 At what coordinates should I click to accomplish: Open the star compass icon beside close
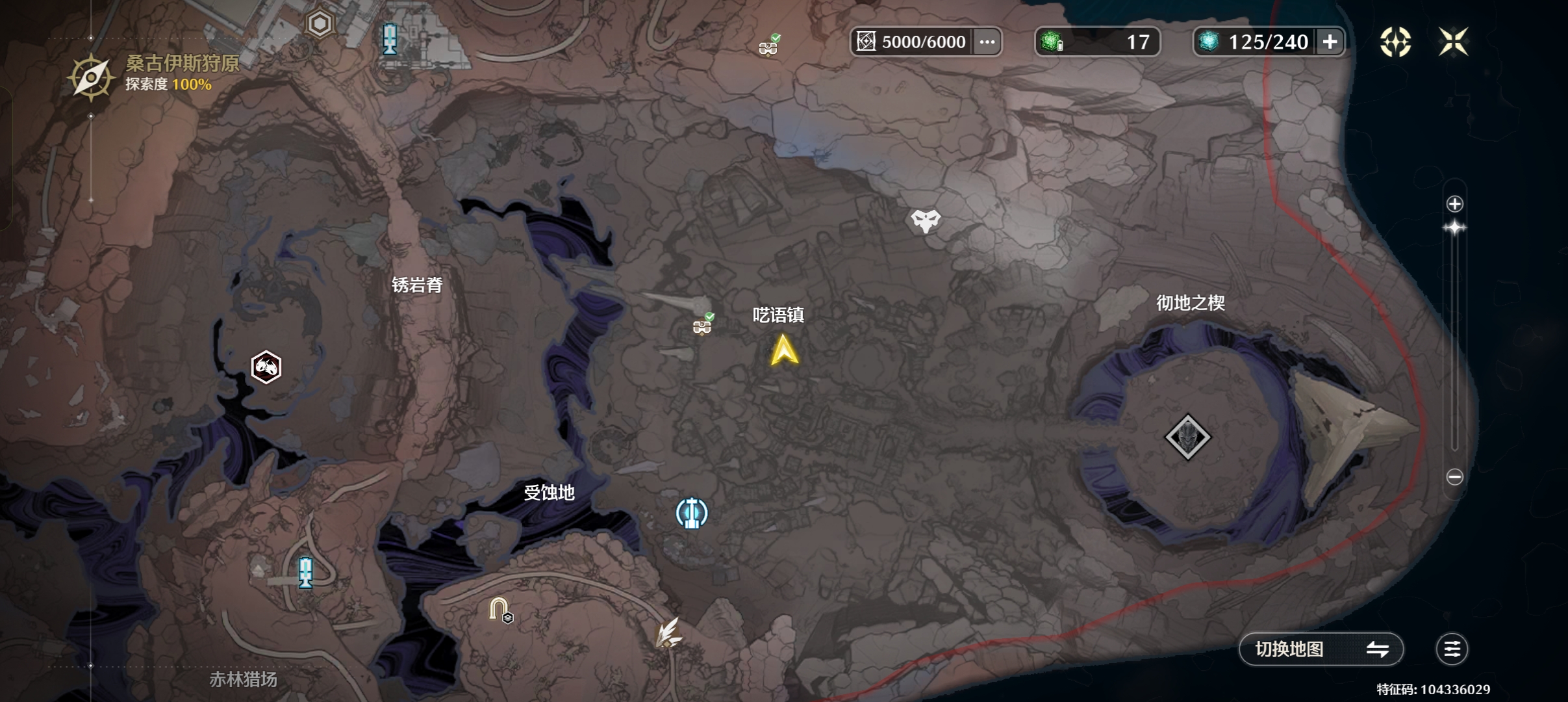[x=1395, y=42]
